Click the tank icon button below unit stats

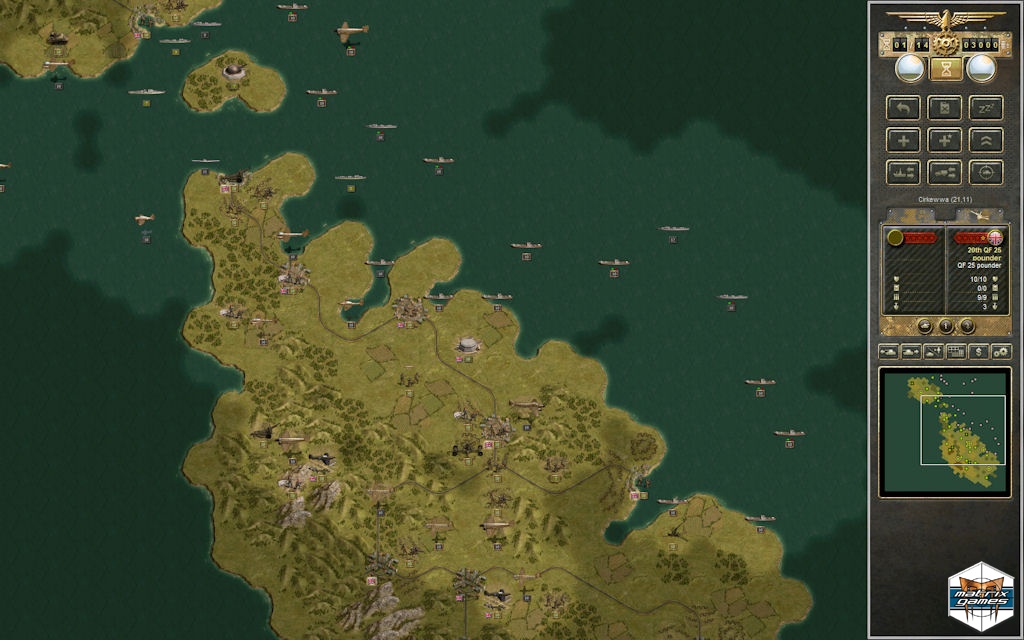(924, 326)
